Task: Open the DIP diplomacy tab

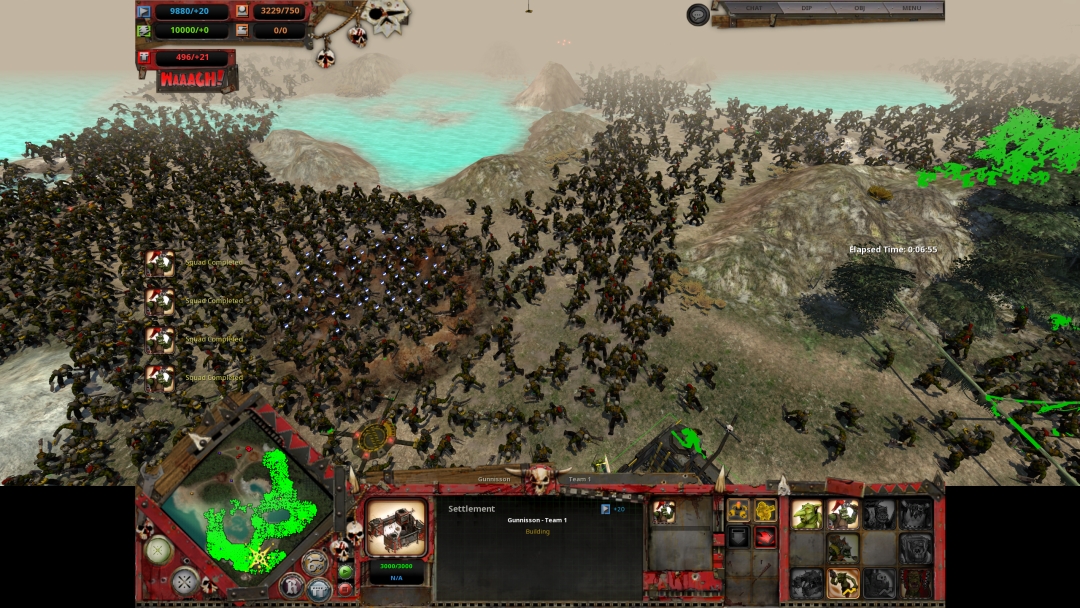Action: [x=806, y=8]
